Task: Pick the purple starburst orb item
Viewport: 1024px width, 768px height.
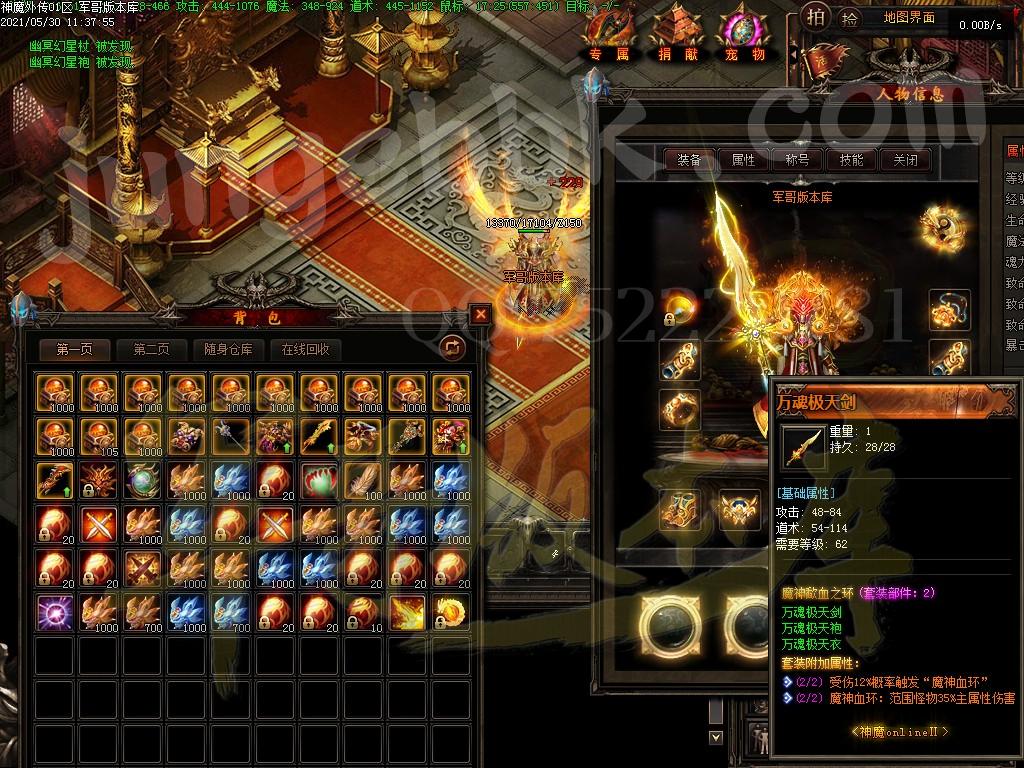Action: [x=53, y=610]
